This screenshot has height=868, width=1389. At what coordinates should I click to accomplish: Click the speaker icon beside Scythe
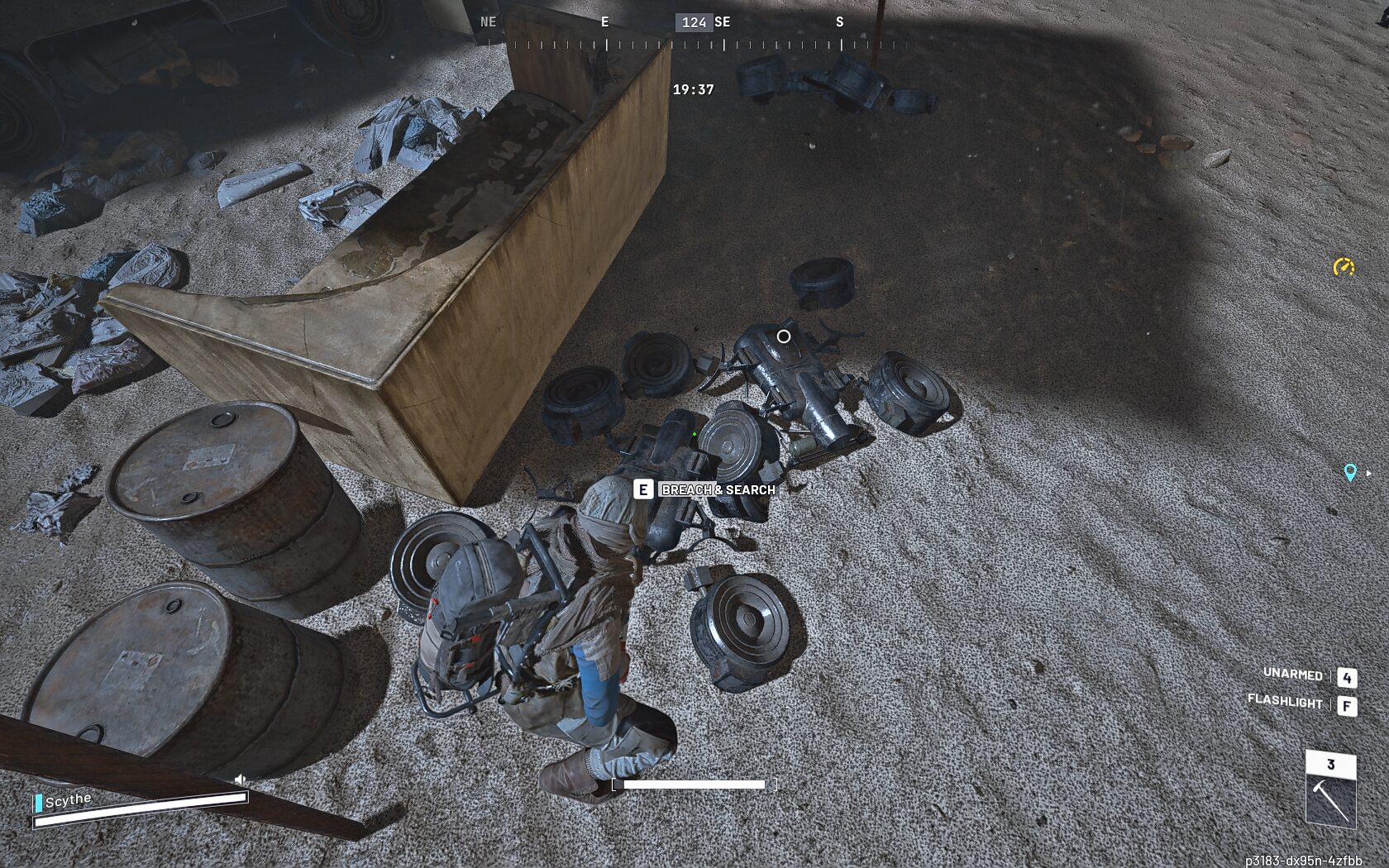pyautogui.click(x=240, y=780)
